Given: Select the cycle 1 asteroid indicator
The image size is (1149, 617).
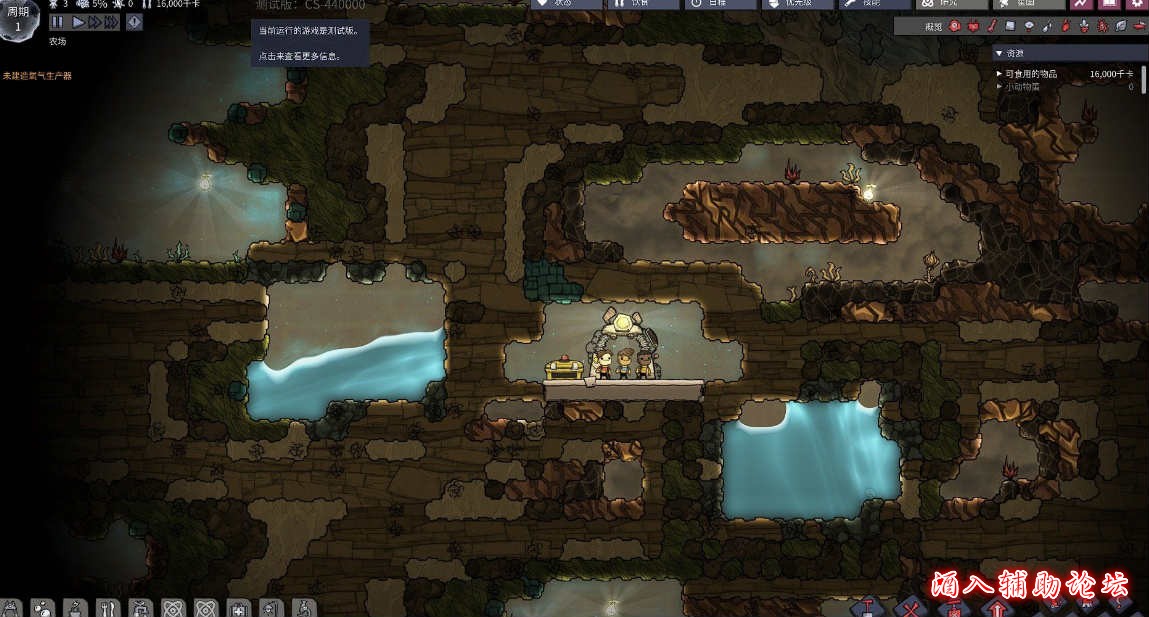Looking at the screenshot, I should tap(19, 18).
